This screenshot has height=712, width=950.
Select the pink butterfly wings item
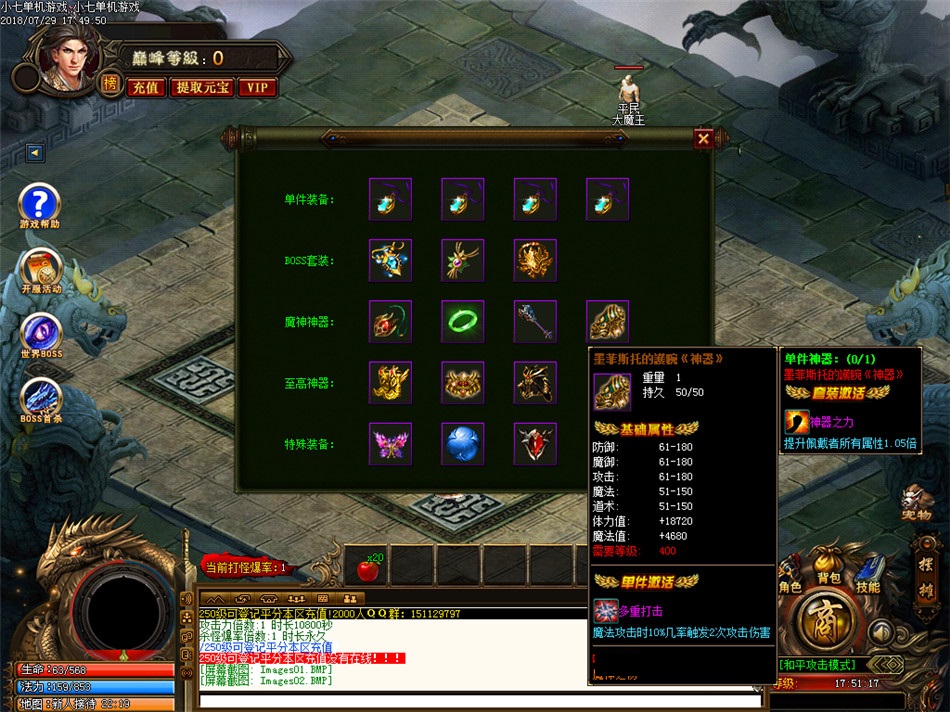point(390,443)
